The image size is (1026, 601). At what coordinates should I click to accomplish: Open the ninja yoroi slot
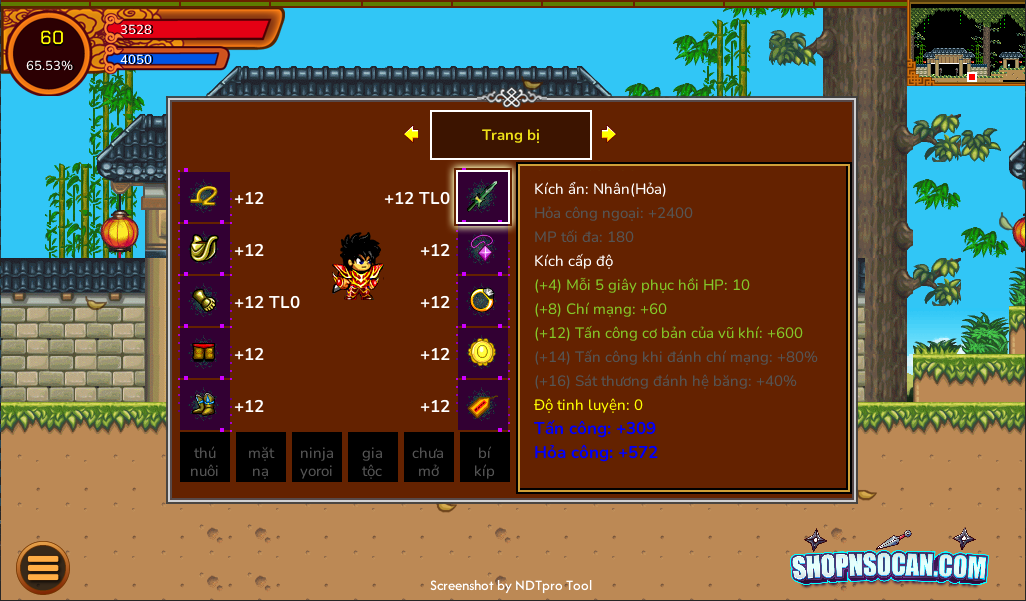pyautogui.click(x=317, y=458)
